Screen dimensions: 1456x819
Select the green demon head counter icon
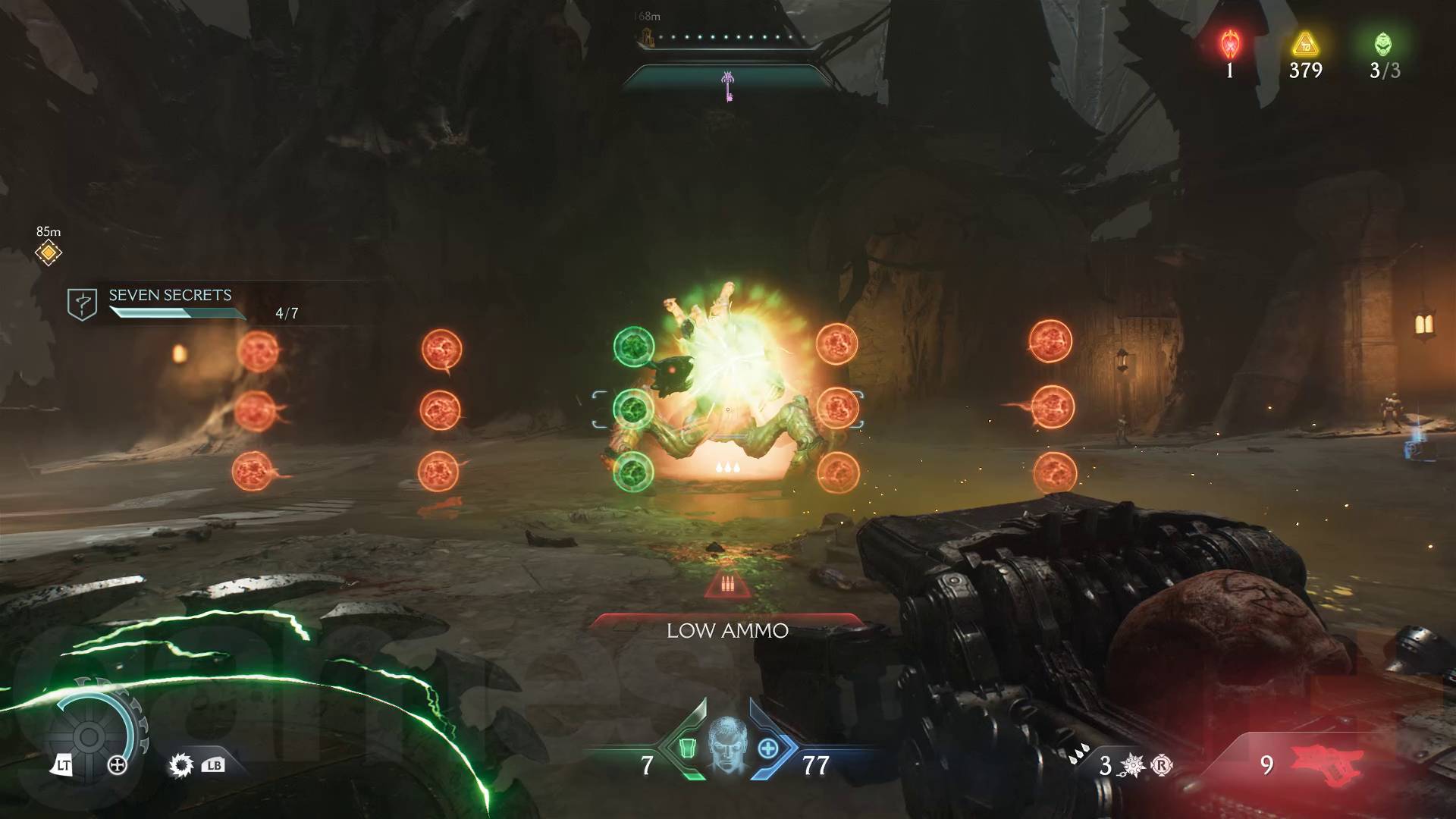[1383, 44]
